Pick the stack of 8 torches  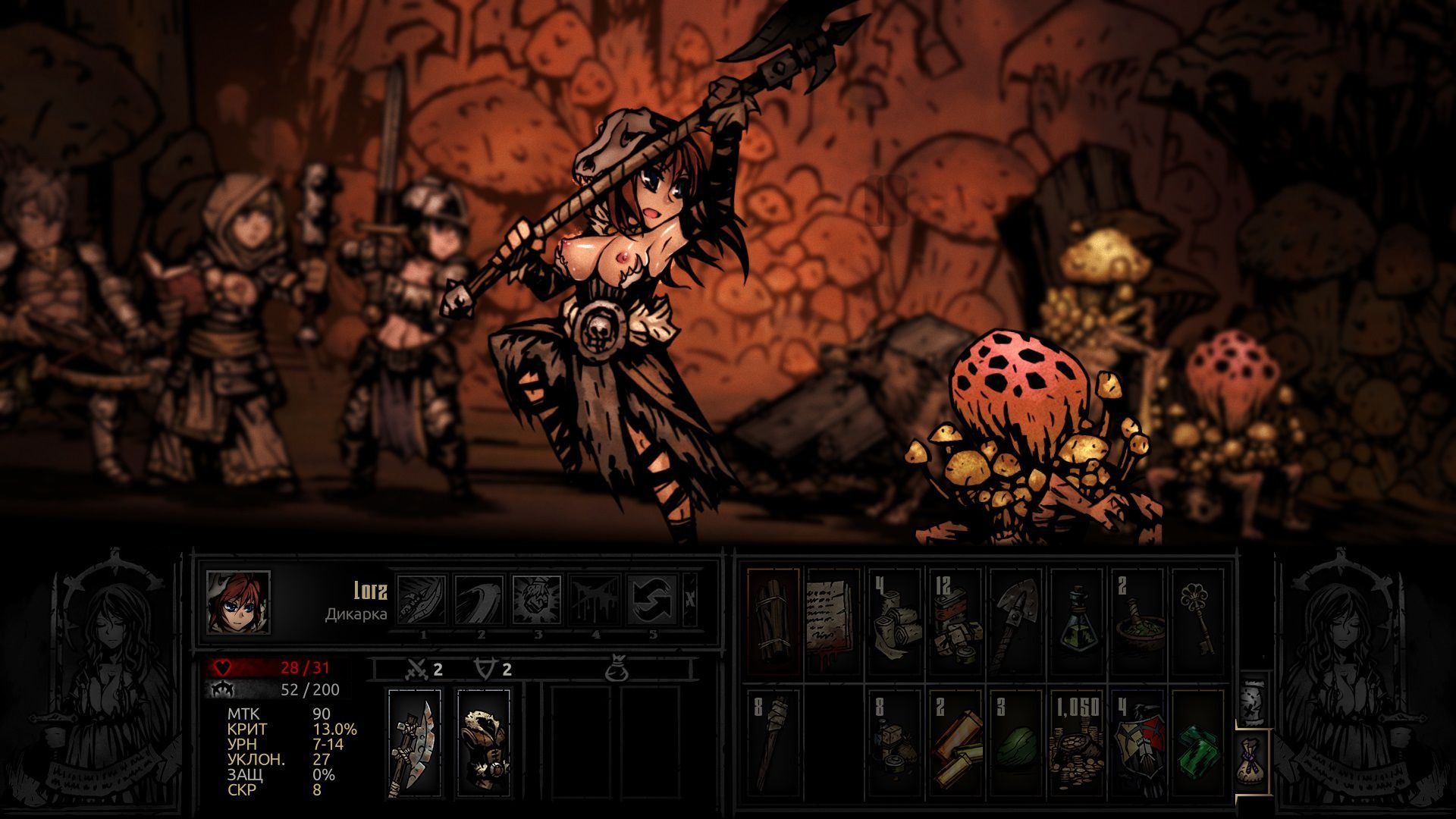tap(773, 742)
